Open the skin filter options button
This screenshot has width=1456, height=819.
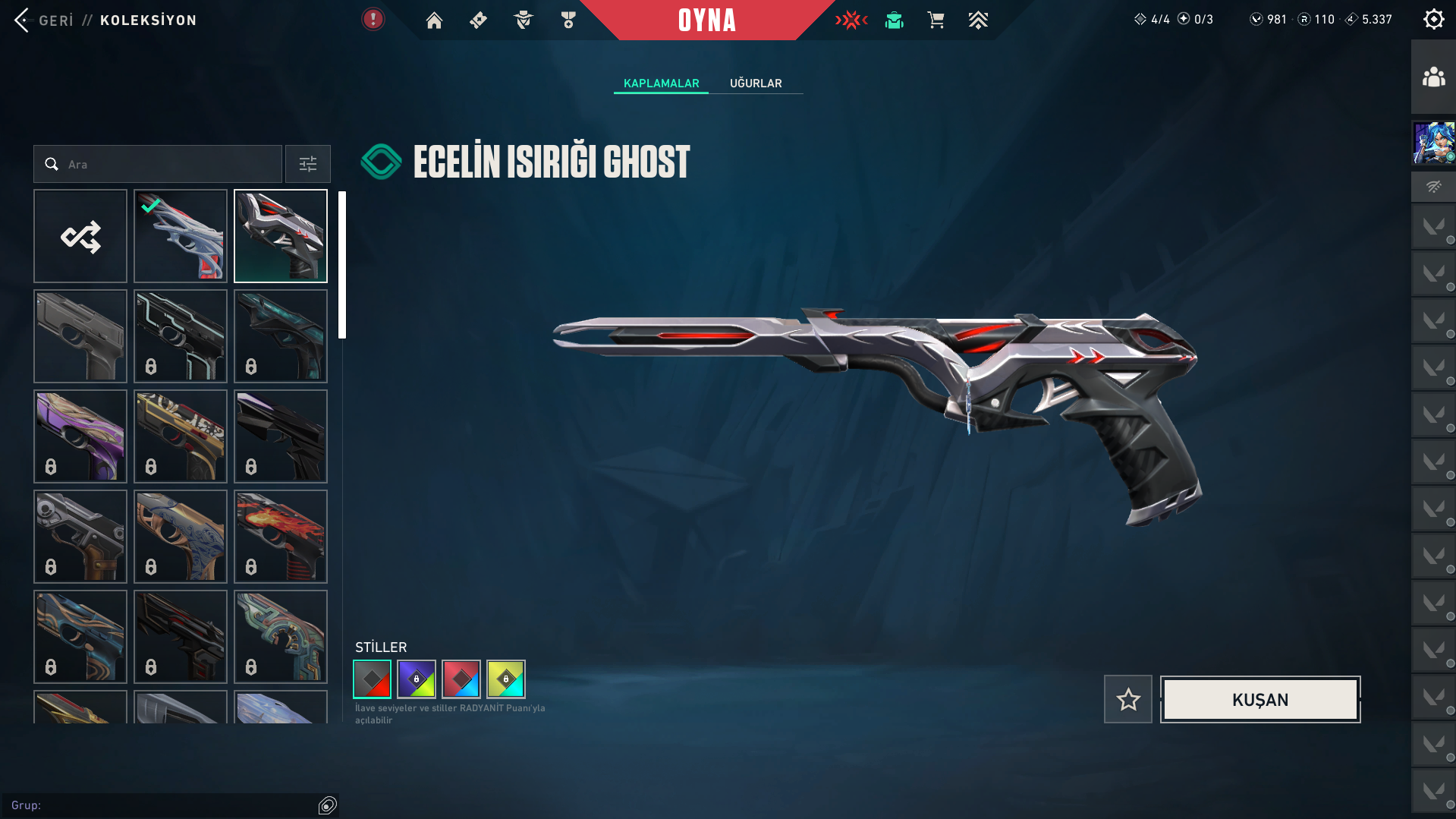308,164
